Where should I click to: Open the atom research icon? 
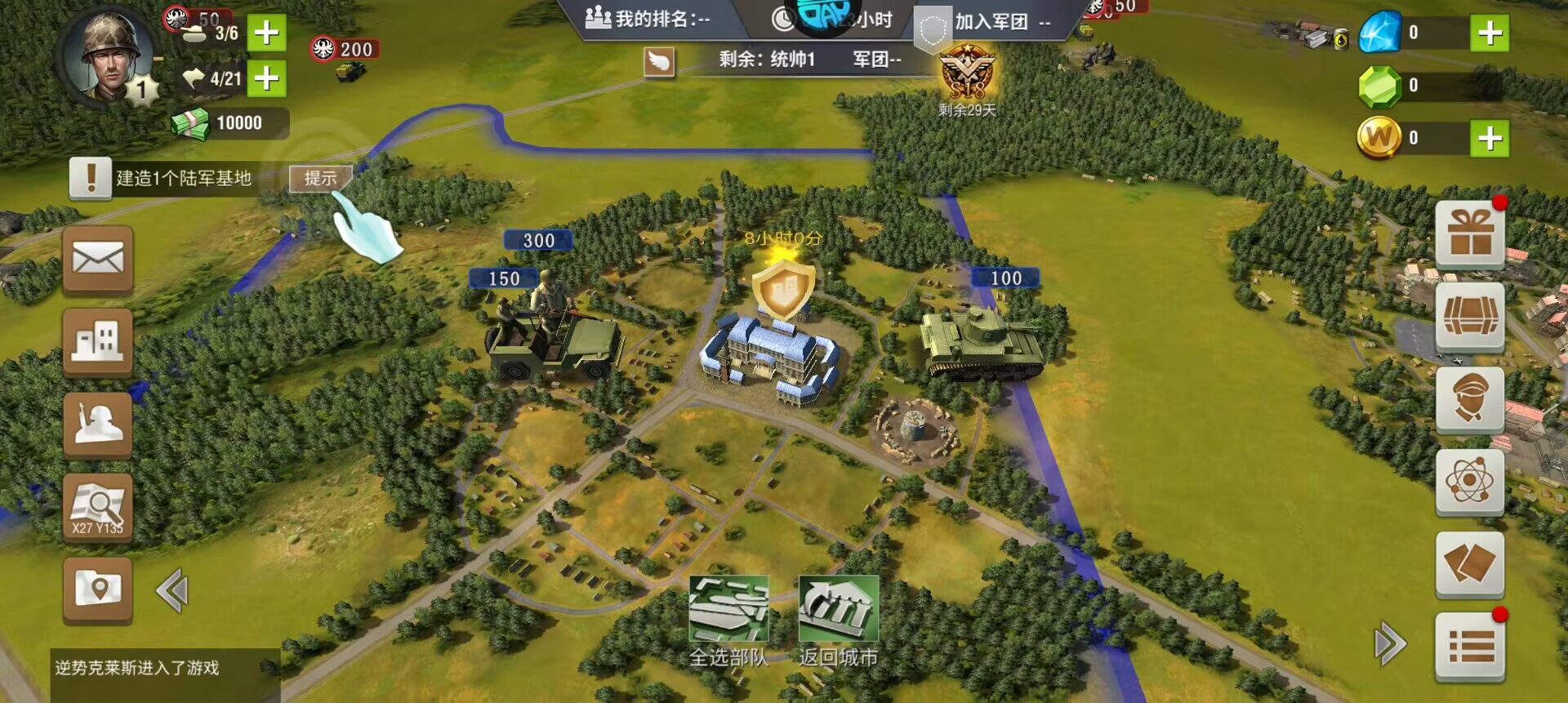pos(1470,482)
